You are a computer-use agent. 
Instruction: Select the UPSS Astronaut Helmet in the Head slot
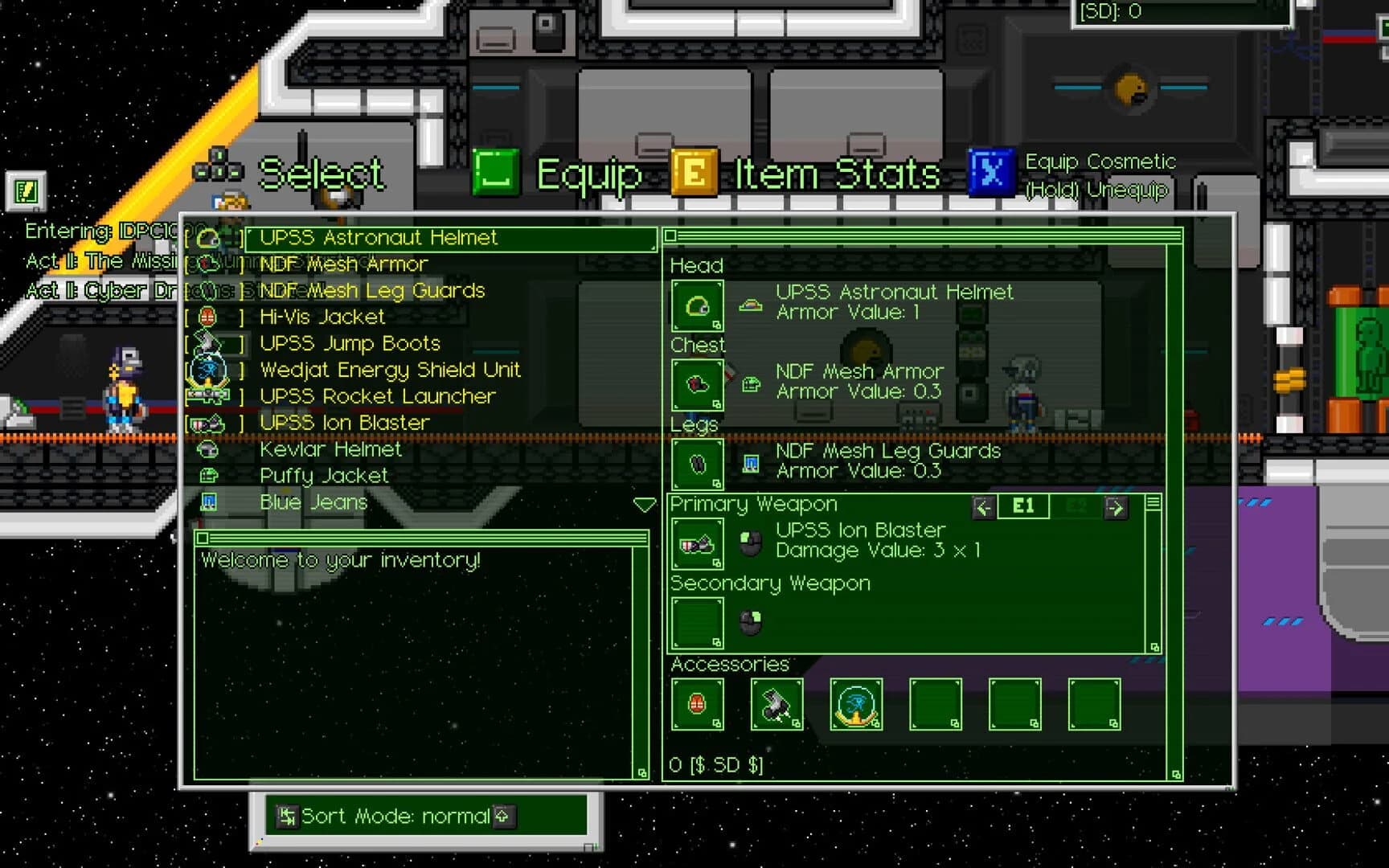696,306
